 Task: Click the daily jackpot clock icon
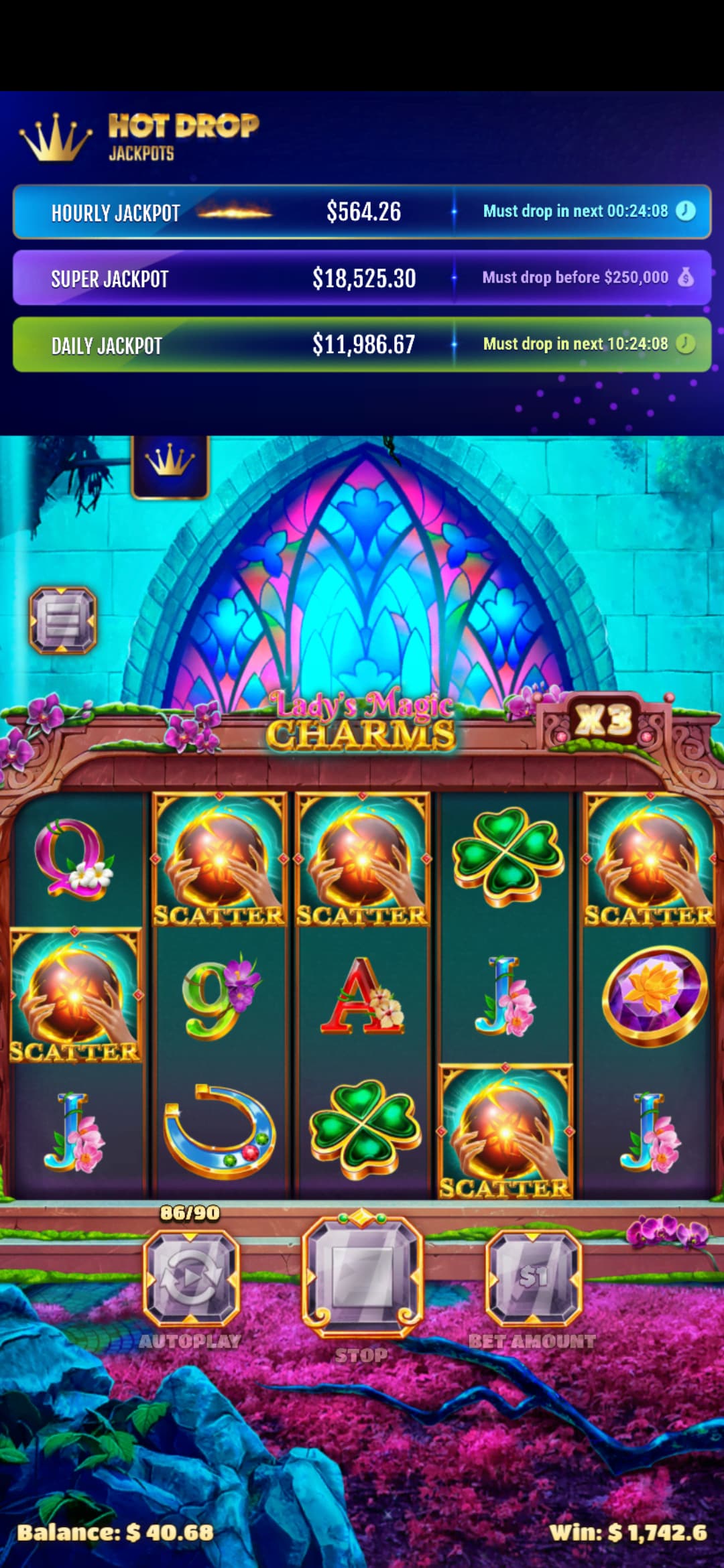click(685, 344)
